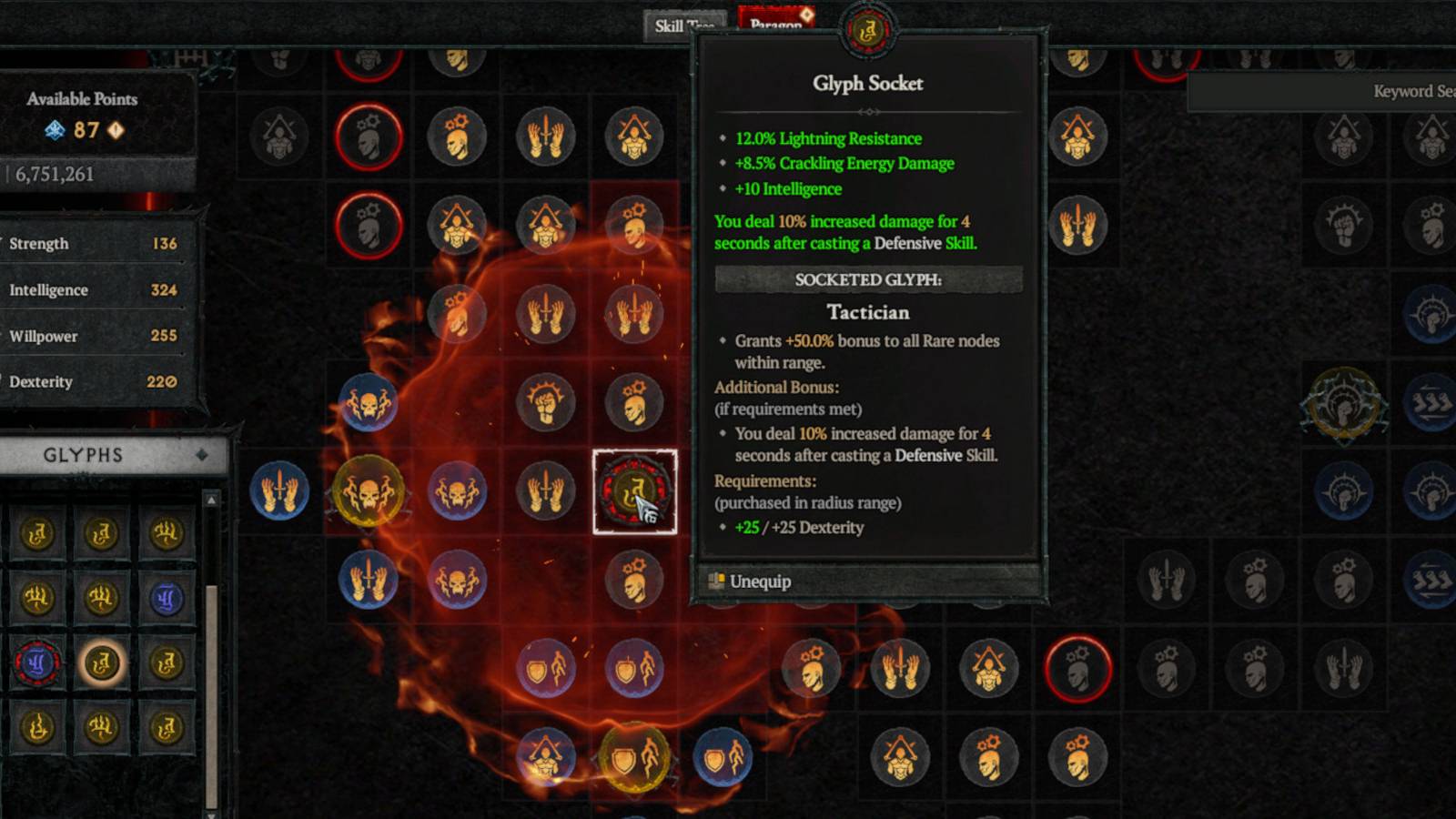Click the experience bar showing 6,751,261
The width and height of the screenshot is (1456, 819).
[x=55, y=175]
